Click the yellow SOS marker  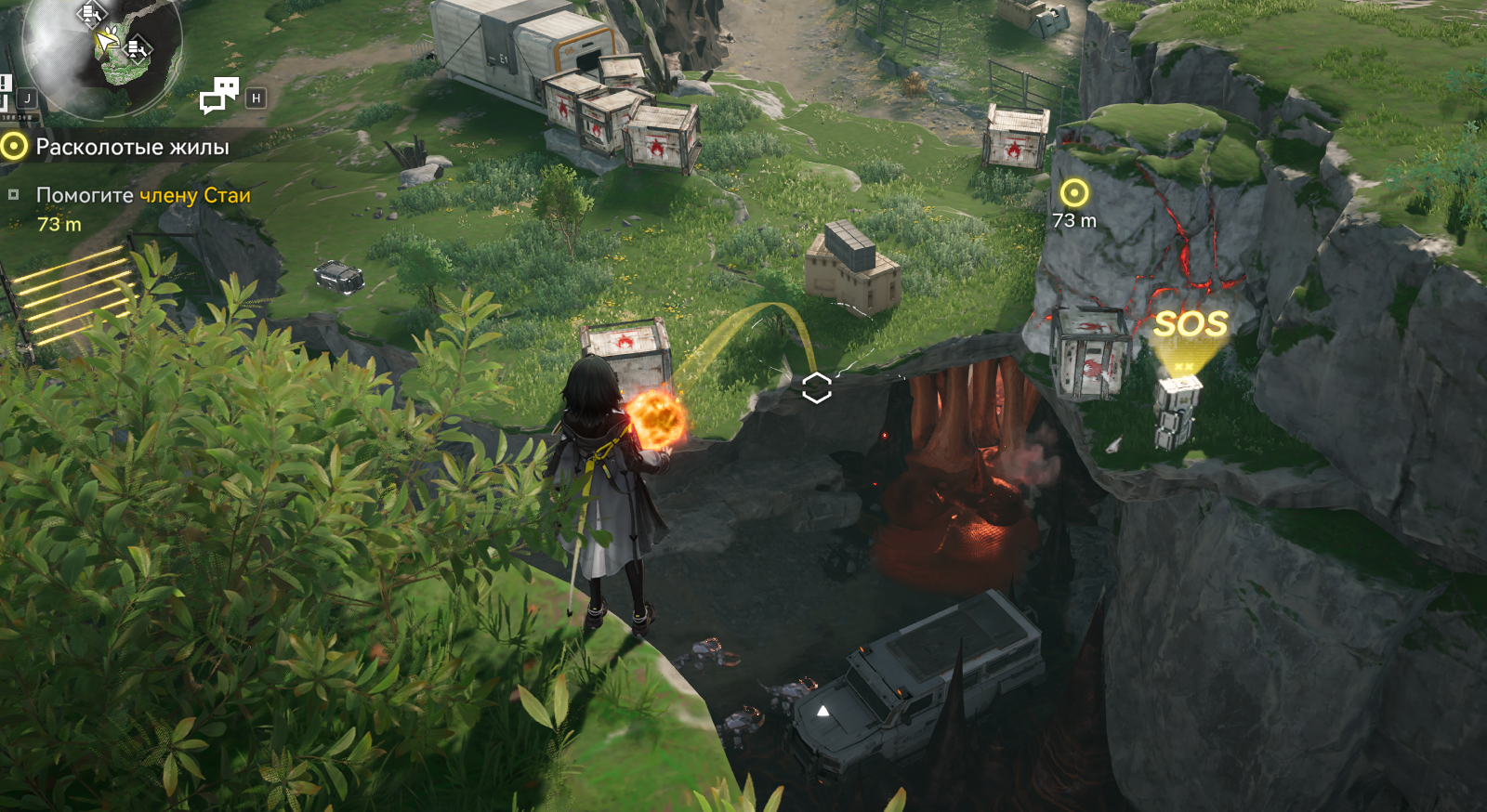tap(1191, 324)
